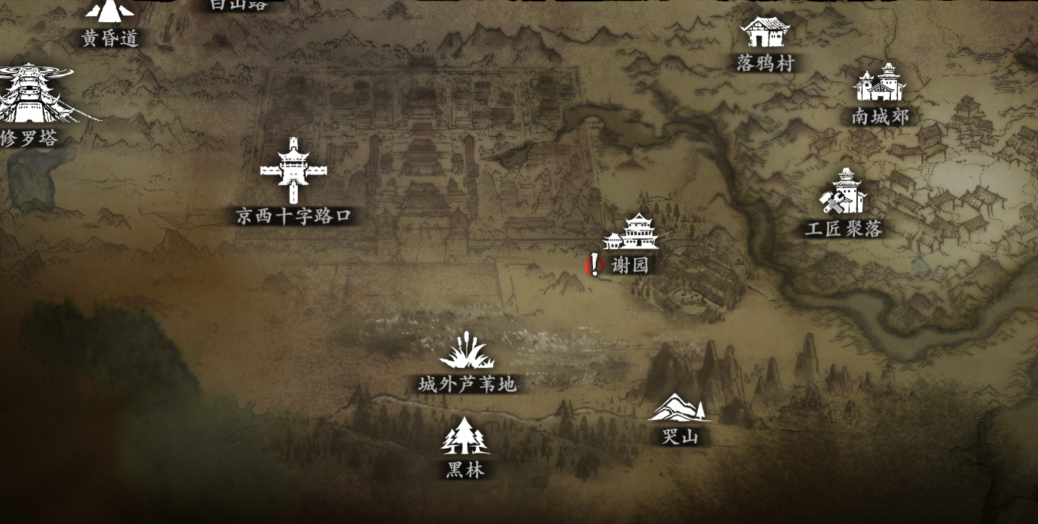Choose the 落鸦村 village marker
Image resolution: width=1038 pixels, height=524 pixels.
(765, 34)
